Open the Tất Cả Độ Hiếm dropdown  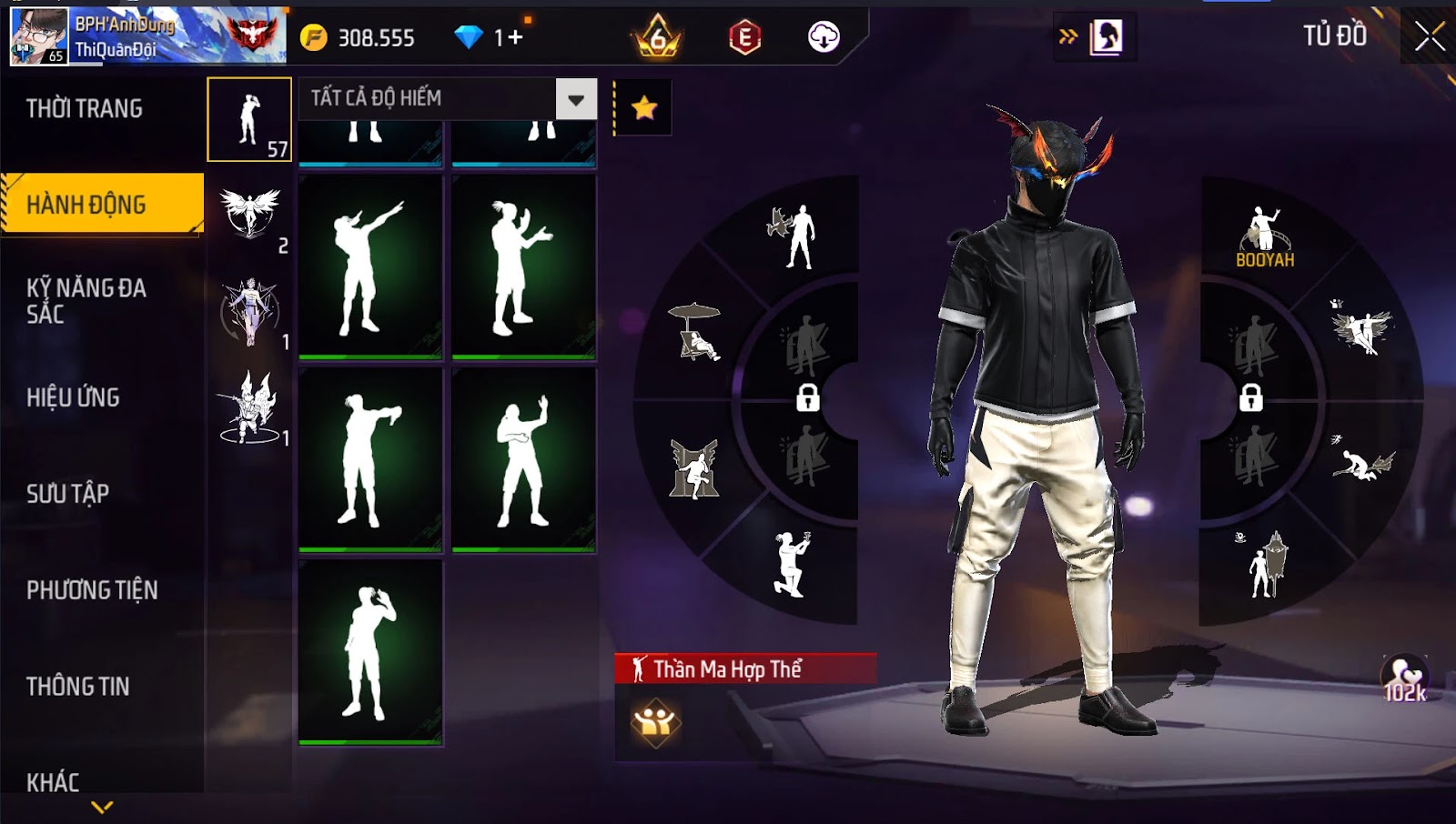(x=575, y=99)
